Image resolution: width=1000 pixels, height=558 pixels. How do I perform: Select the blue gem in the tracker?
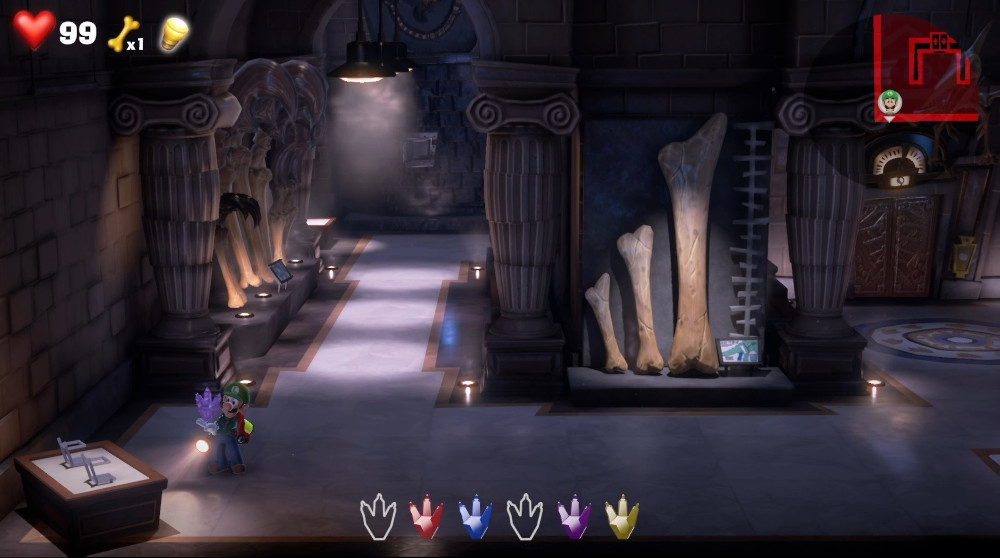(475, 517)
